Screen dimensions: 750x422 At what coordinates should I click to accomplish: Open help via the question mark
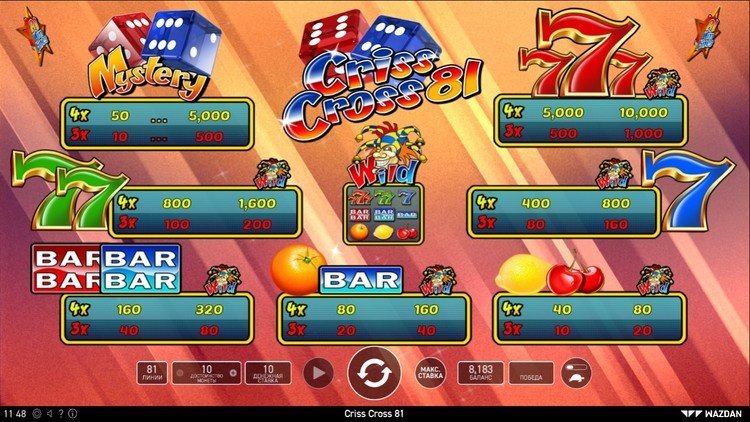60,413
